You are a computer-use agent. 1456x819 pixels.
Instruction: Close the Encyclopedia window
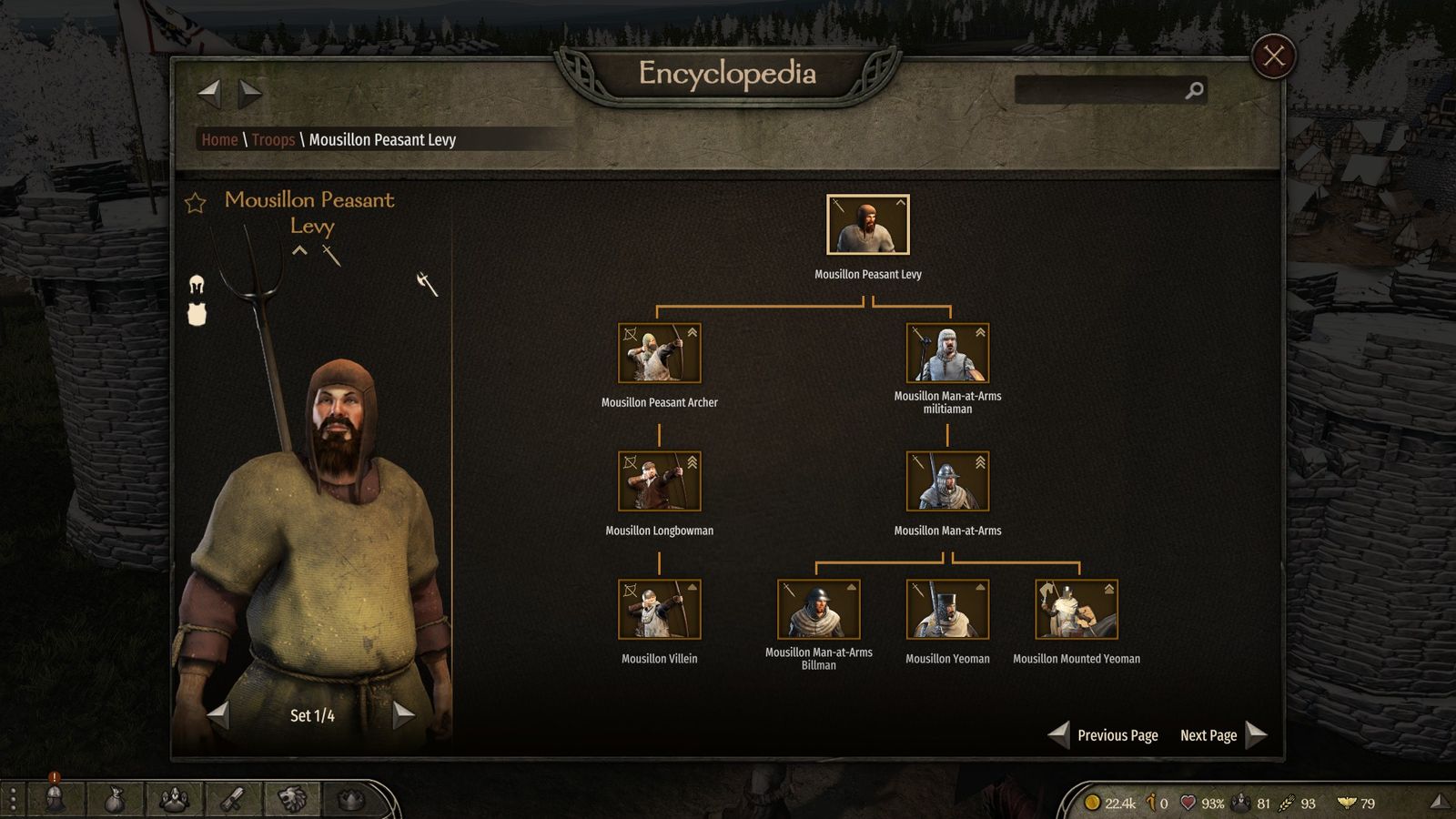pos(1273,56)
